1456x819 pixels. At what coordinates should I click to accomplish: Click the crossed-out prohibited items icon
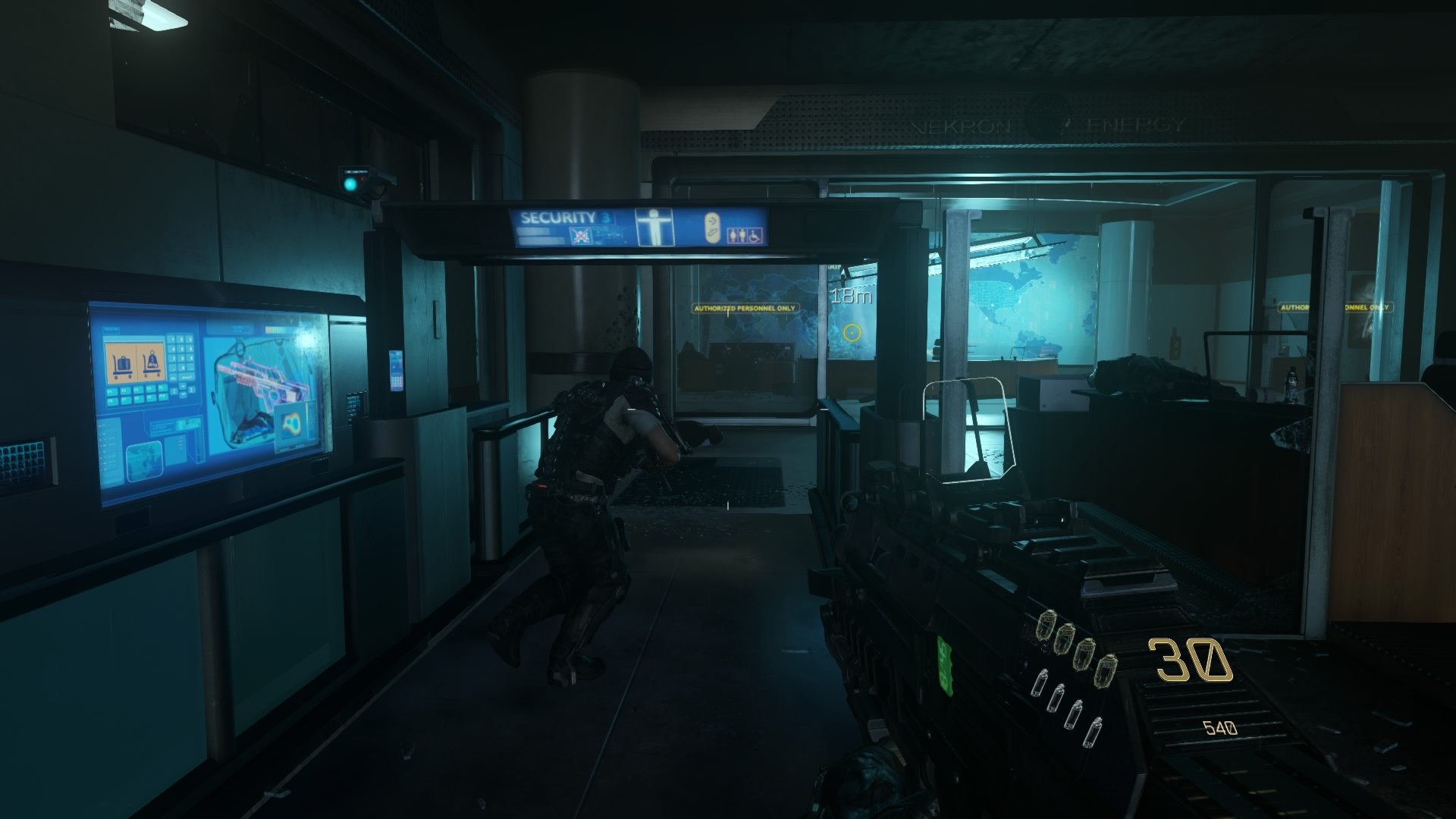pyautogui.click(x=581, y=234)
